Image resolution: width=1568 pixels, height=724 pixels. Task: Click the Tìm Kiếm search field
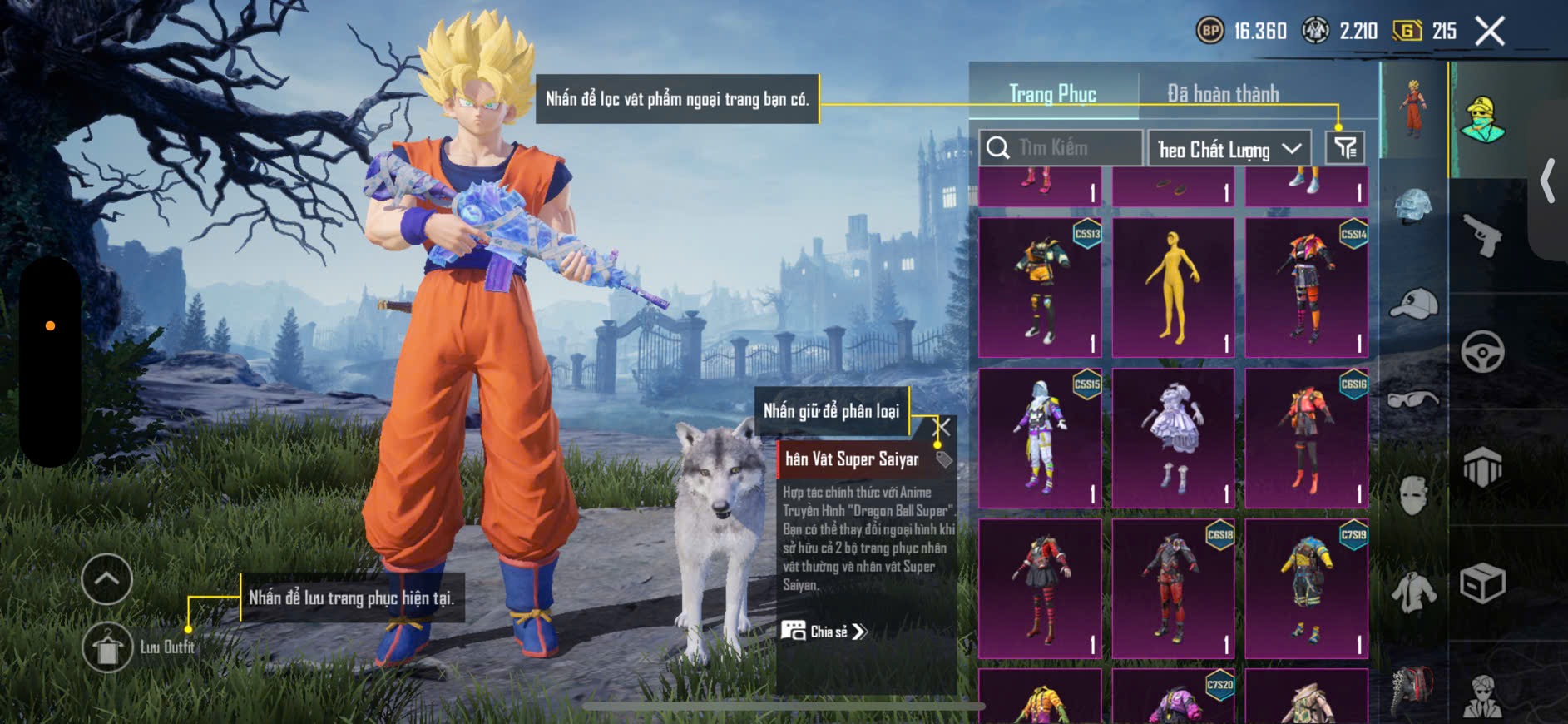1061,148
